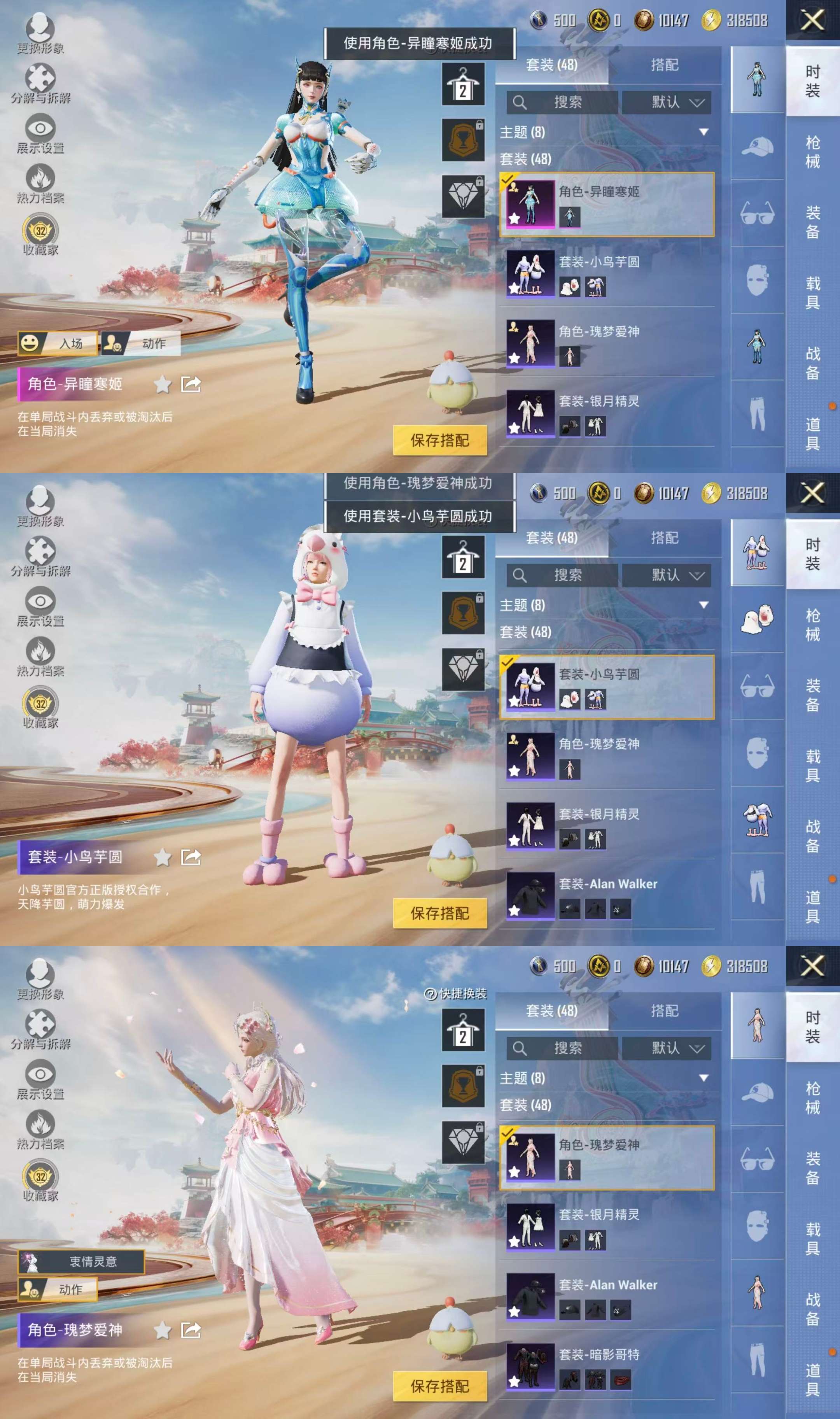840x1419 pixels.
Task: Toggle the favorite star for 角色-异瞳寒姬
Action: [163, 385]
